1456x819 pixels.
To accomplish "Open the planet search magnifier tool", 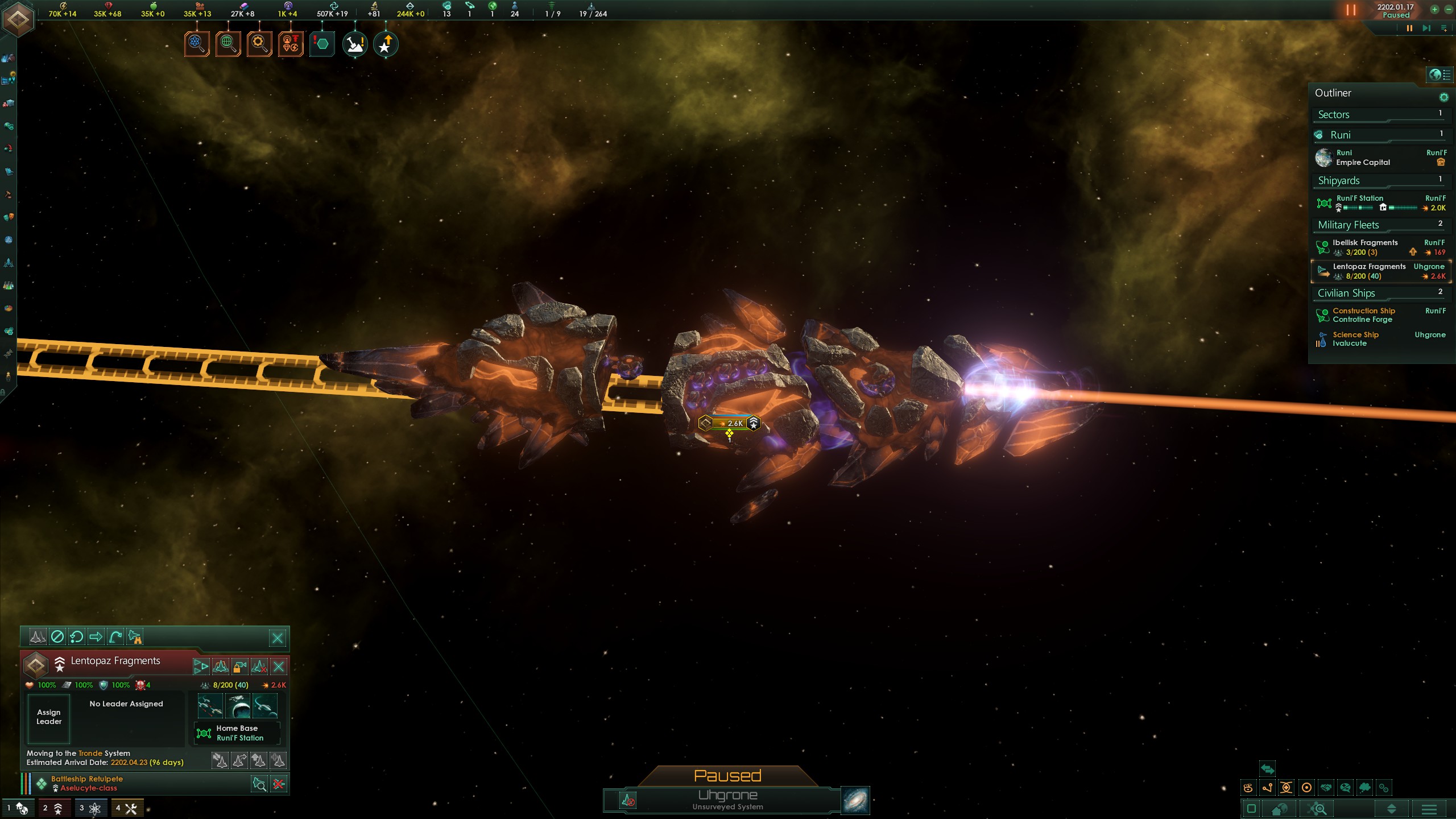I will pyautogui.click(x=227, y=43).
